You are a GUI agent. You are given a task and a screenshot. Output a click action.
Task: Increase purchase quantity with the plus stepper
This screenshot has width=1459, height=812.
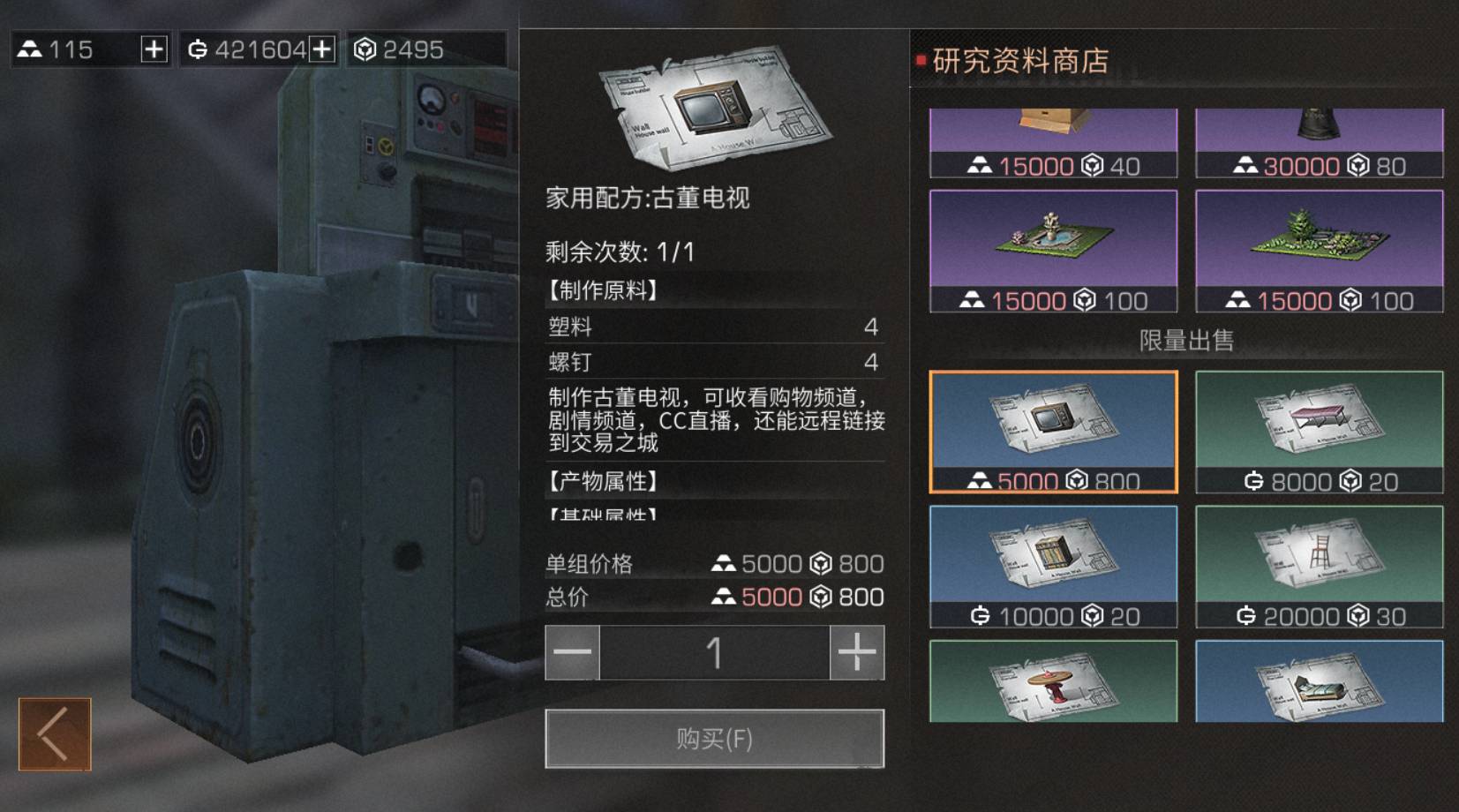coord(854,653)
